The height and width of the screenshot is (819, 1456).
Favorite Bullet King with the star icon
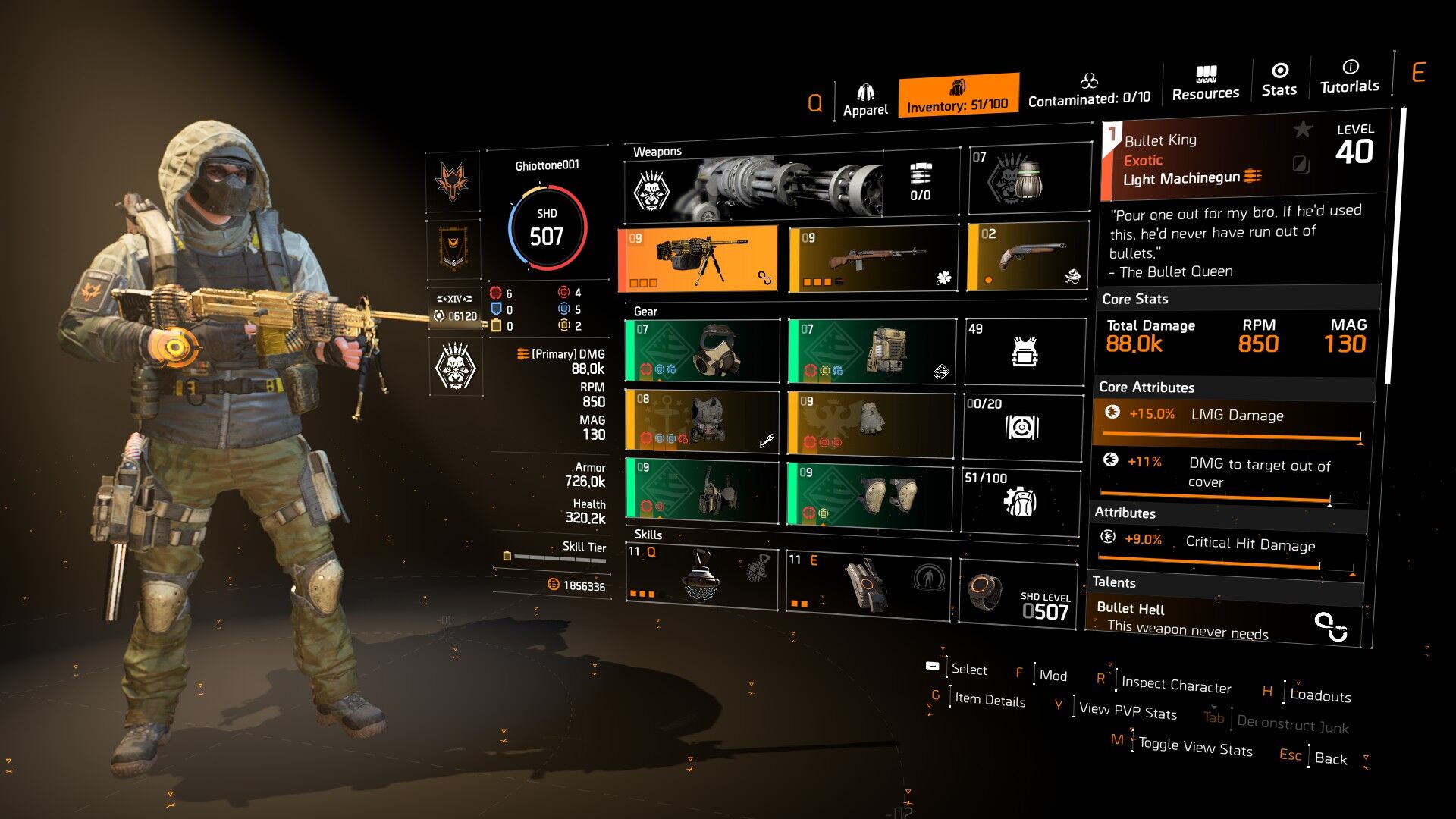click(x=1302, y=130)
